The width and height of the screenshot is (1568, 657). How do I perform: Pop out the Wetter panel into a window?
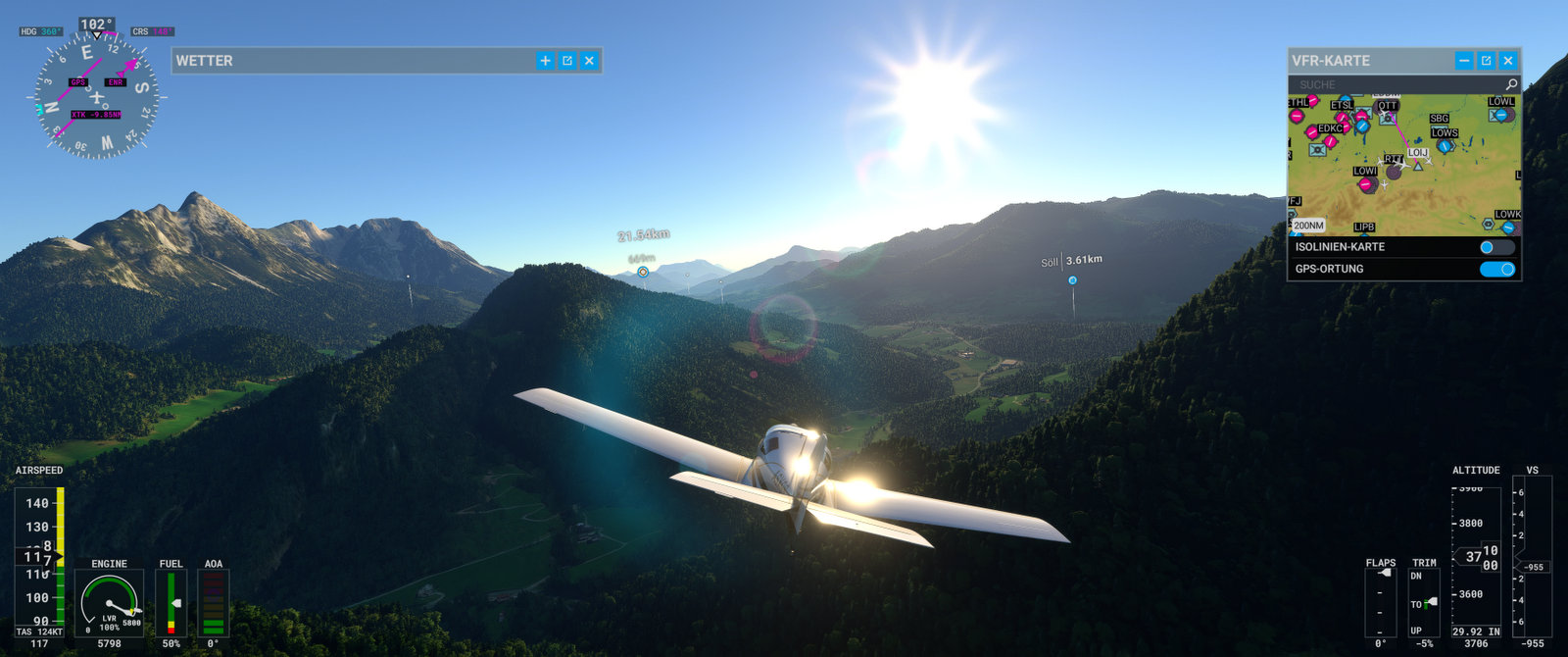click(x=567, y=61)
